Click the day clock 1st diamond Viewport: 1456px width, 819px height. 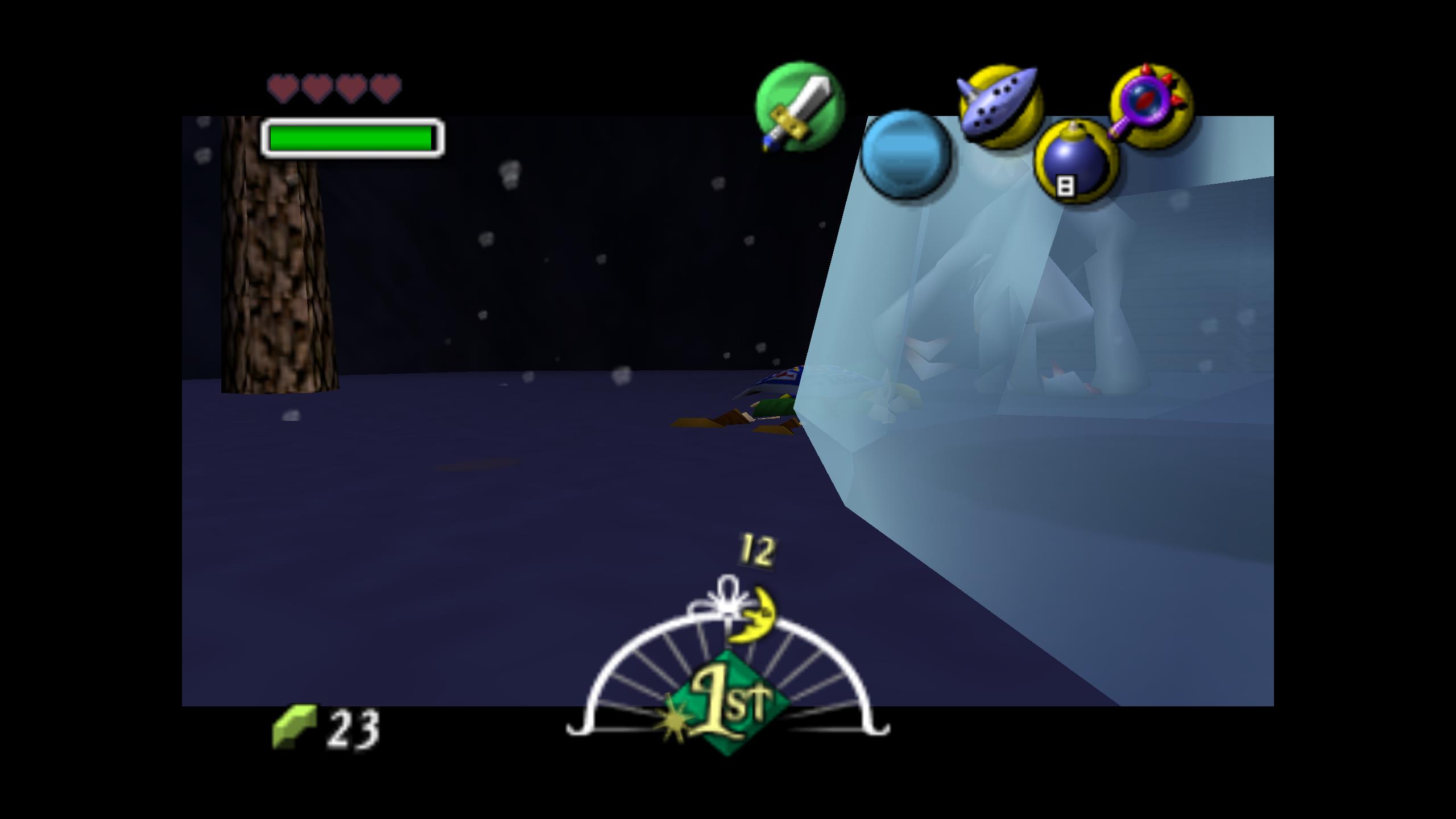tap(729, 704)
